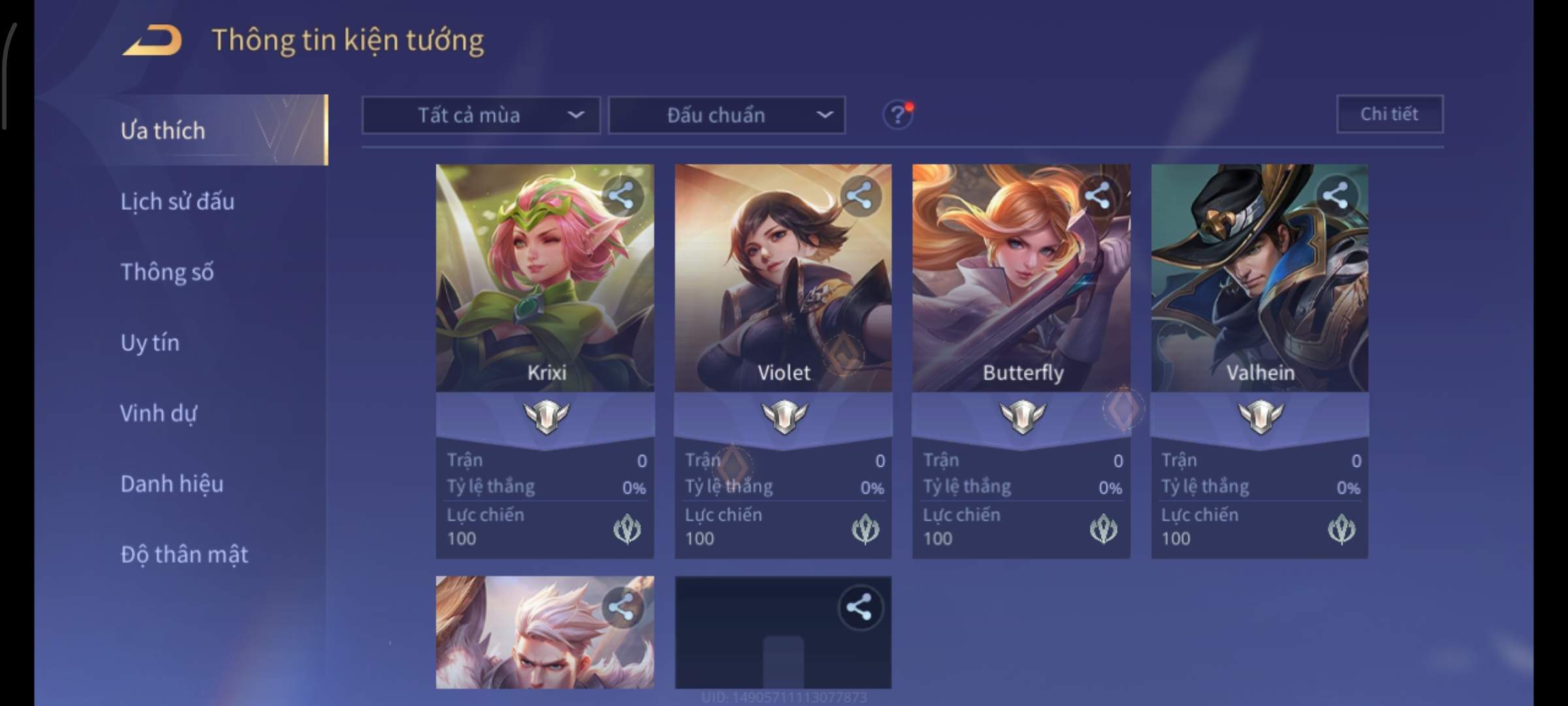Open the Tất cả mùa season dropdown
The width and height of the screenshot is (1568, 706).
(x=481, y=116)
